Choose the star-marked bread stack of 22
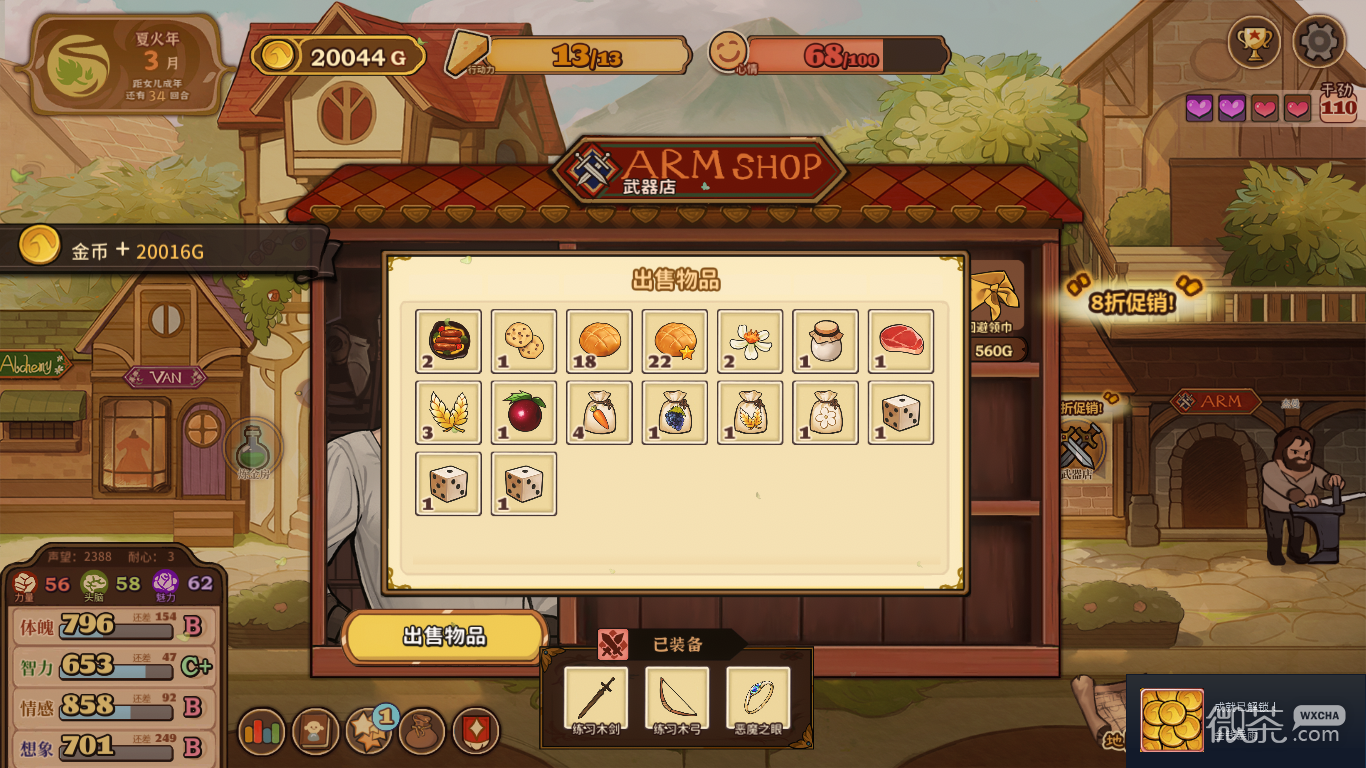 click(x=675, y=341)
